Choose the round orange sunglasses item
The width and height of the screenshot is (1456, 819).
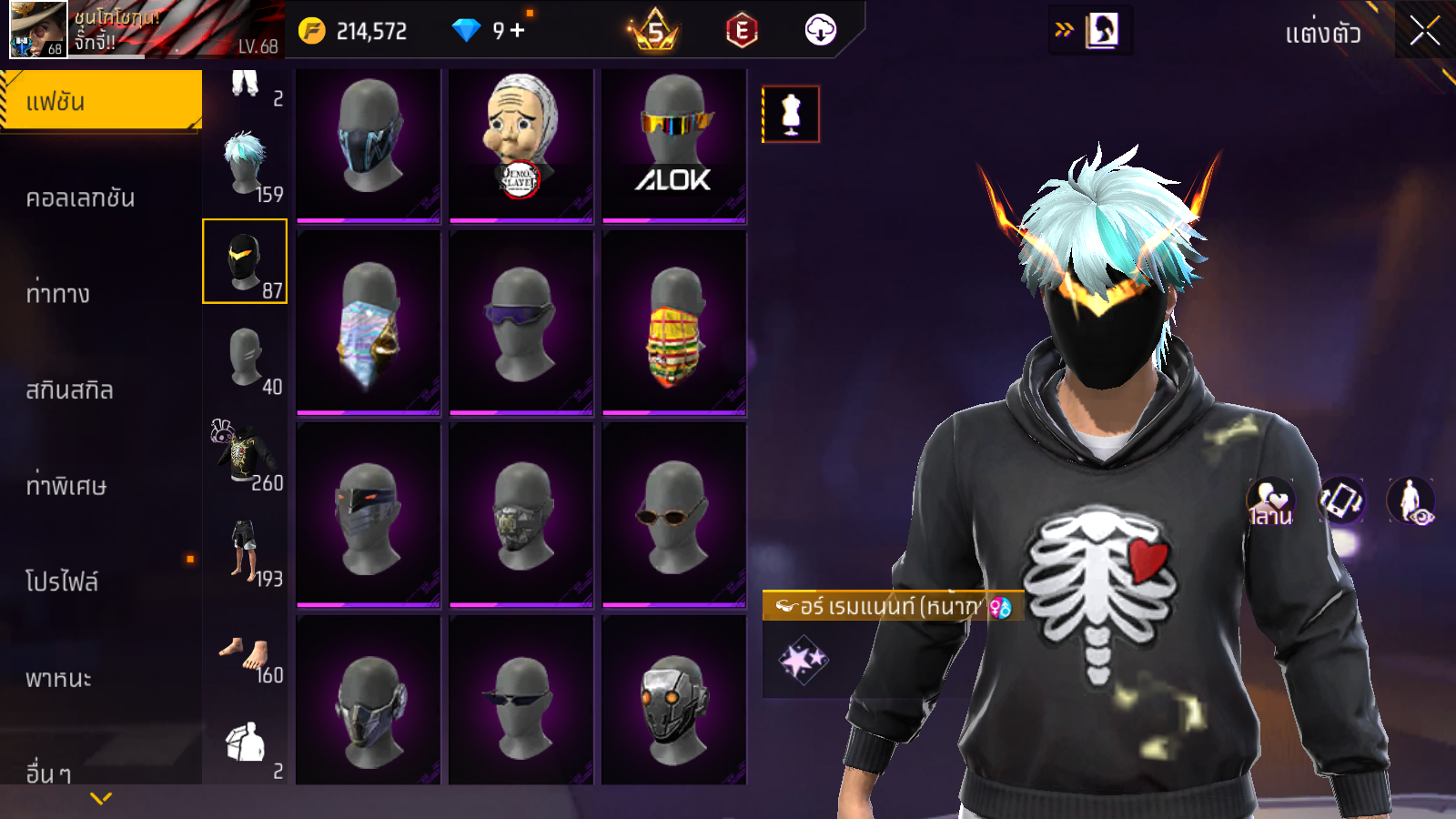pyautogui.click(x=673, y=514)
